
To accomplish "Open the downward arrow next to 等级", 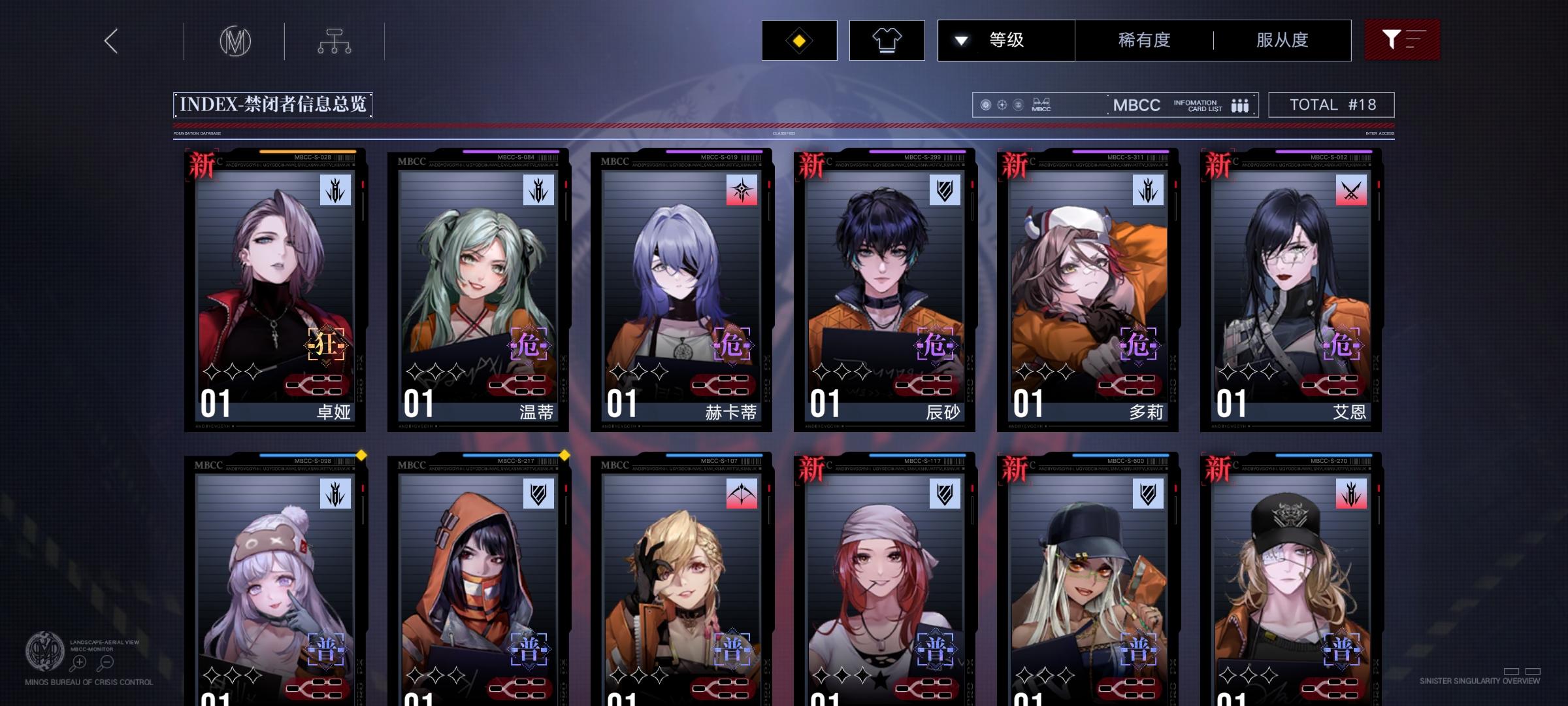I will coord(960,40).
